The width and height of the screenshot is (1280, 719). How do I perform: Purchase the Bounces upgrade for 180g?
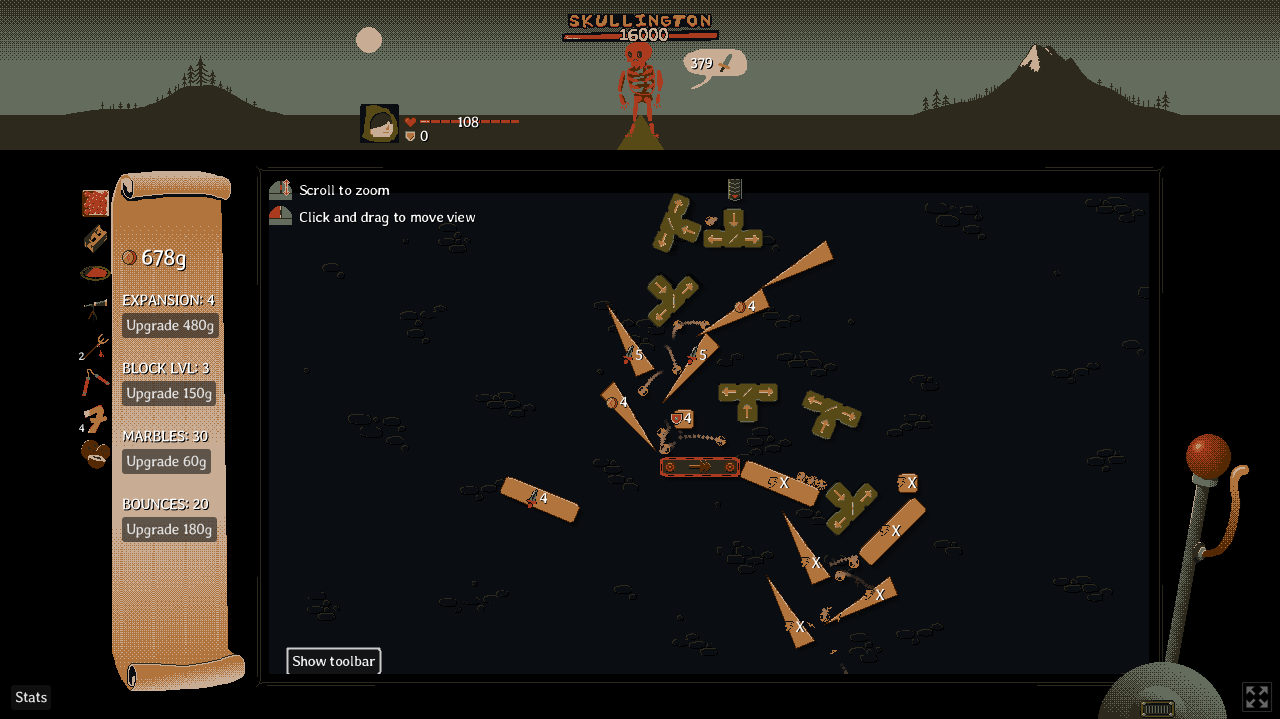169,530
